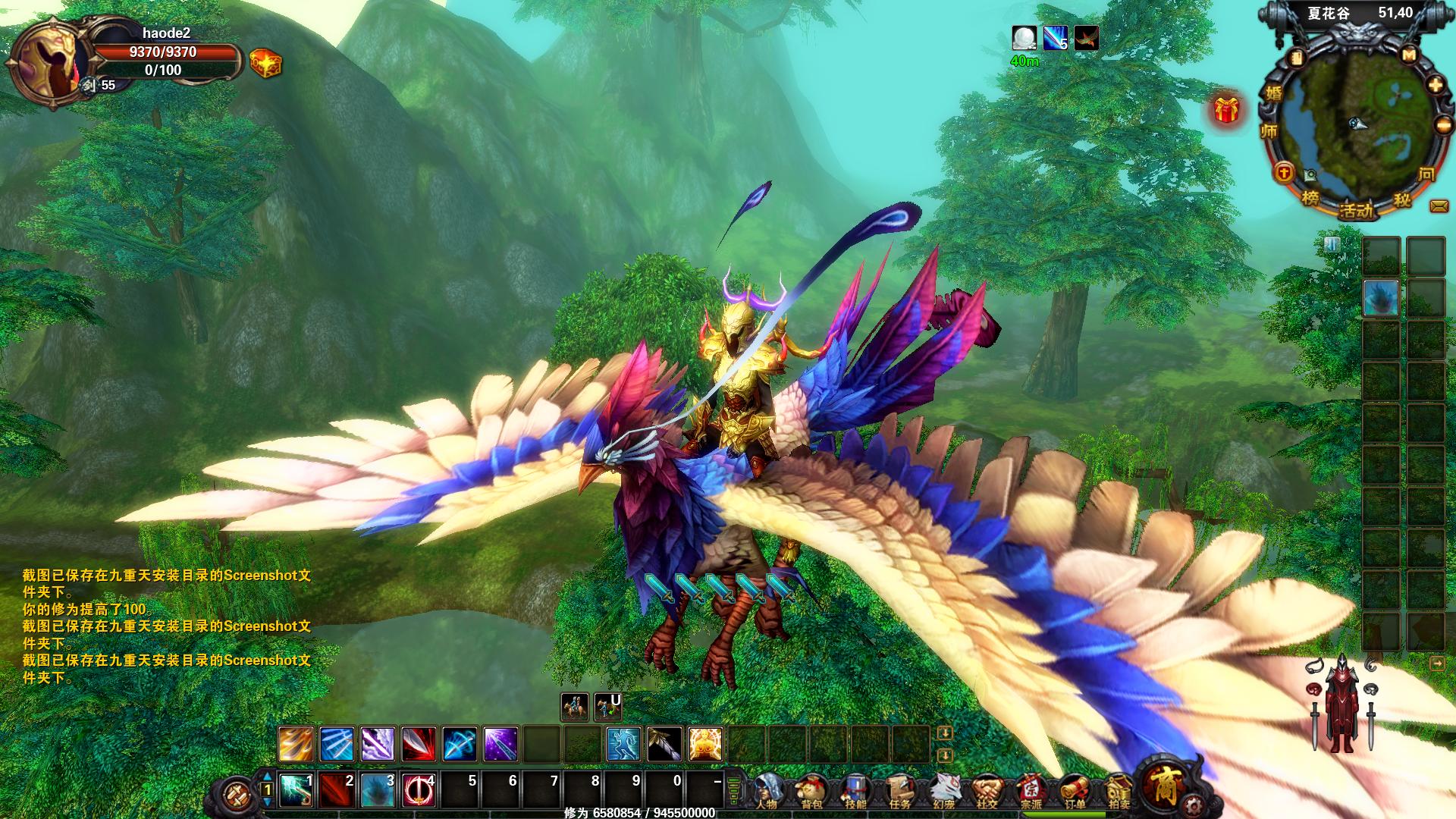Click the red gift box icon
Viewport: 1456px width, 819px height.
point(1225,110)
